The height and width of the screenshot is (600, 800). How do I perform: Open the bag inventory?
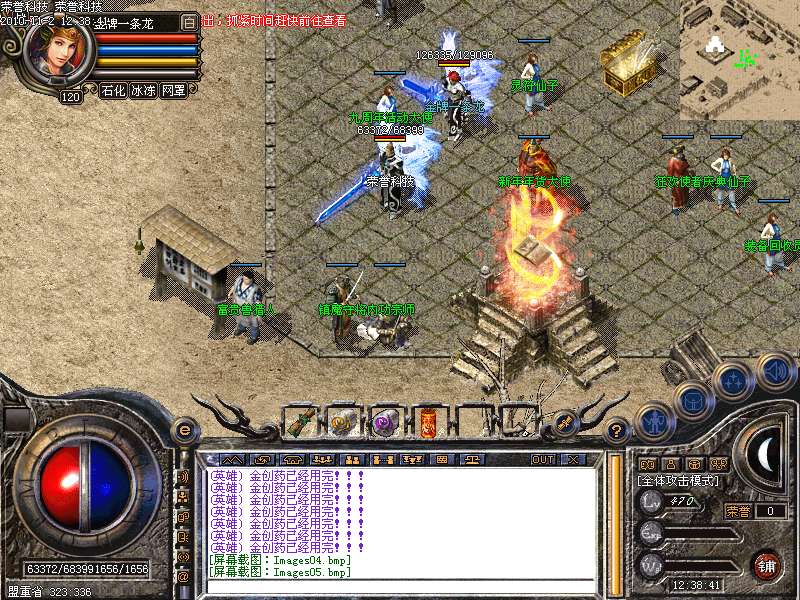click(x=692, y=400)
